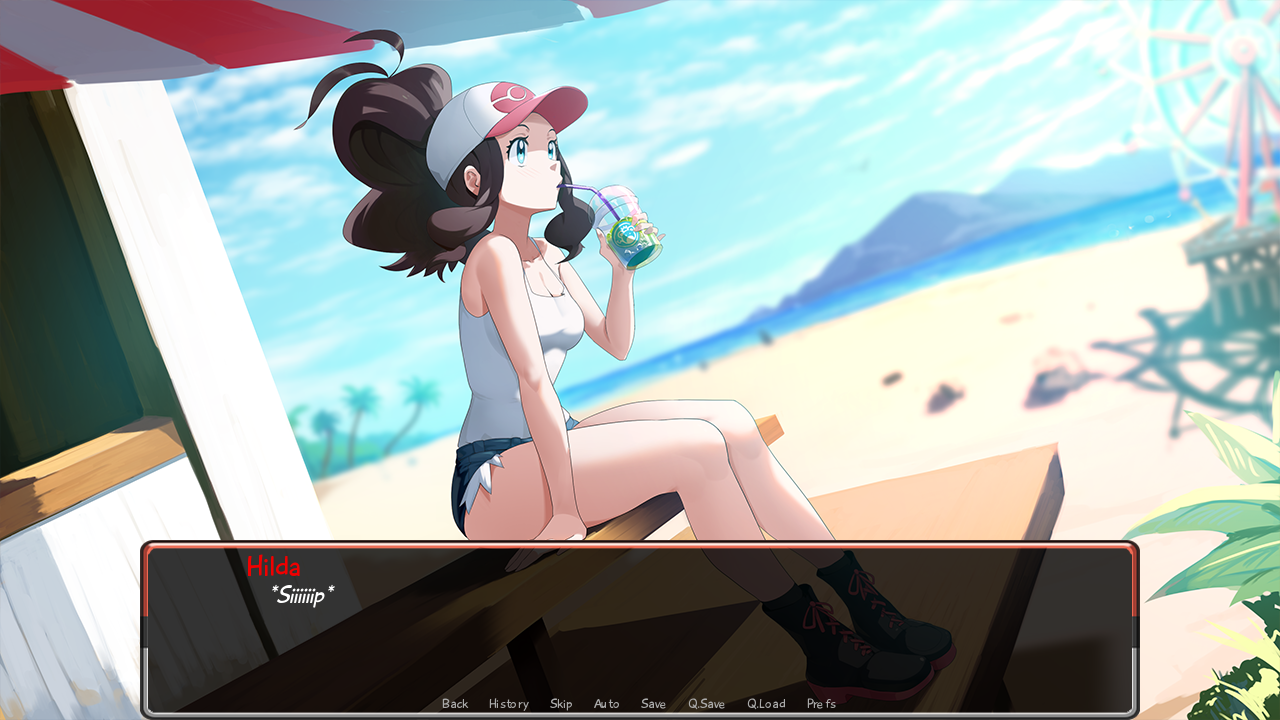Open the Prefs settings screen

click(820, 703)
